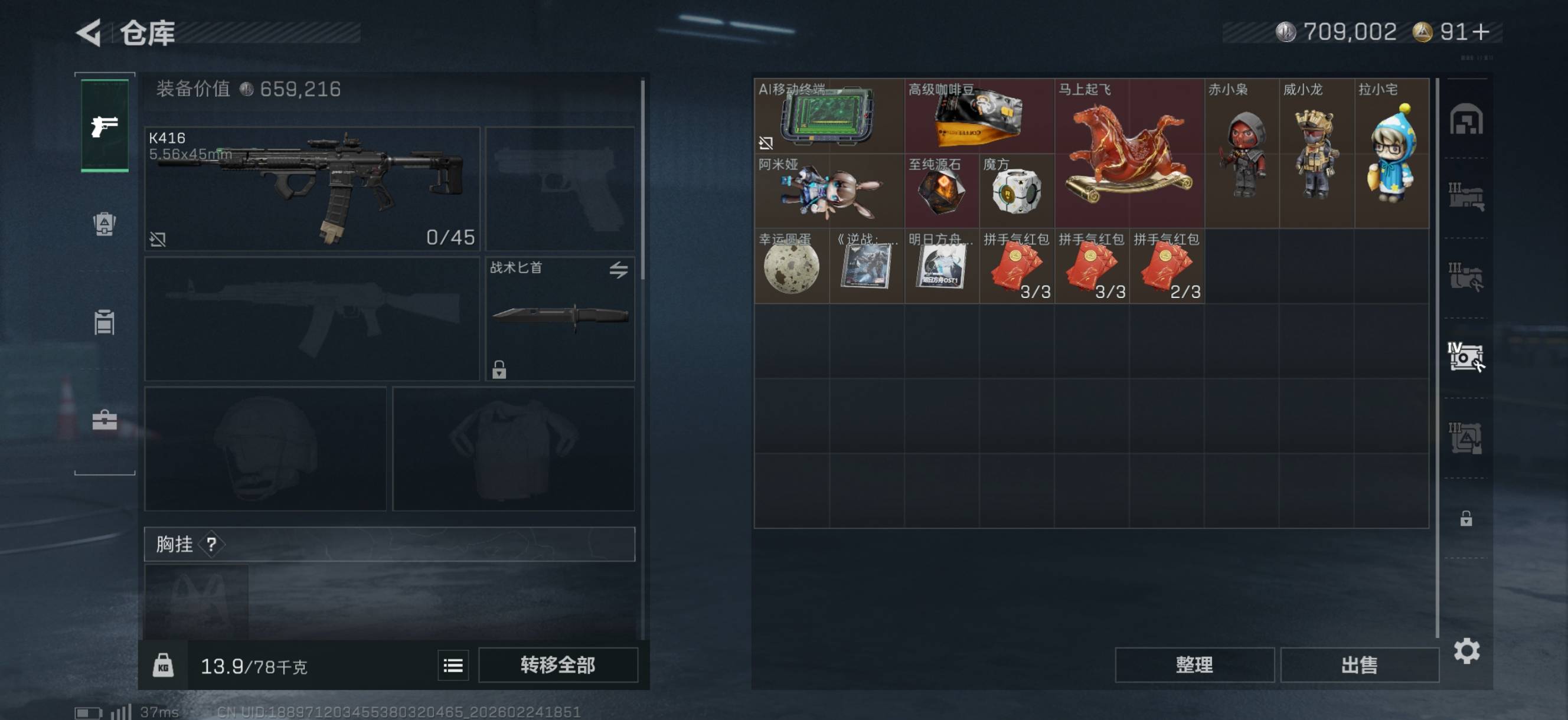1568x720 pixels.
Task: Open the list view icon beside 转移全部
Action: click(453, 665)
